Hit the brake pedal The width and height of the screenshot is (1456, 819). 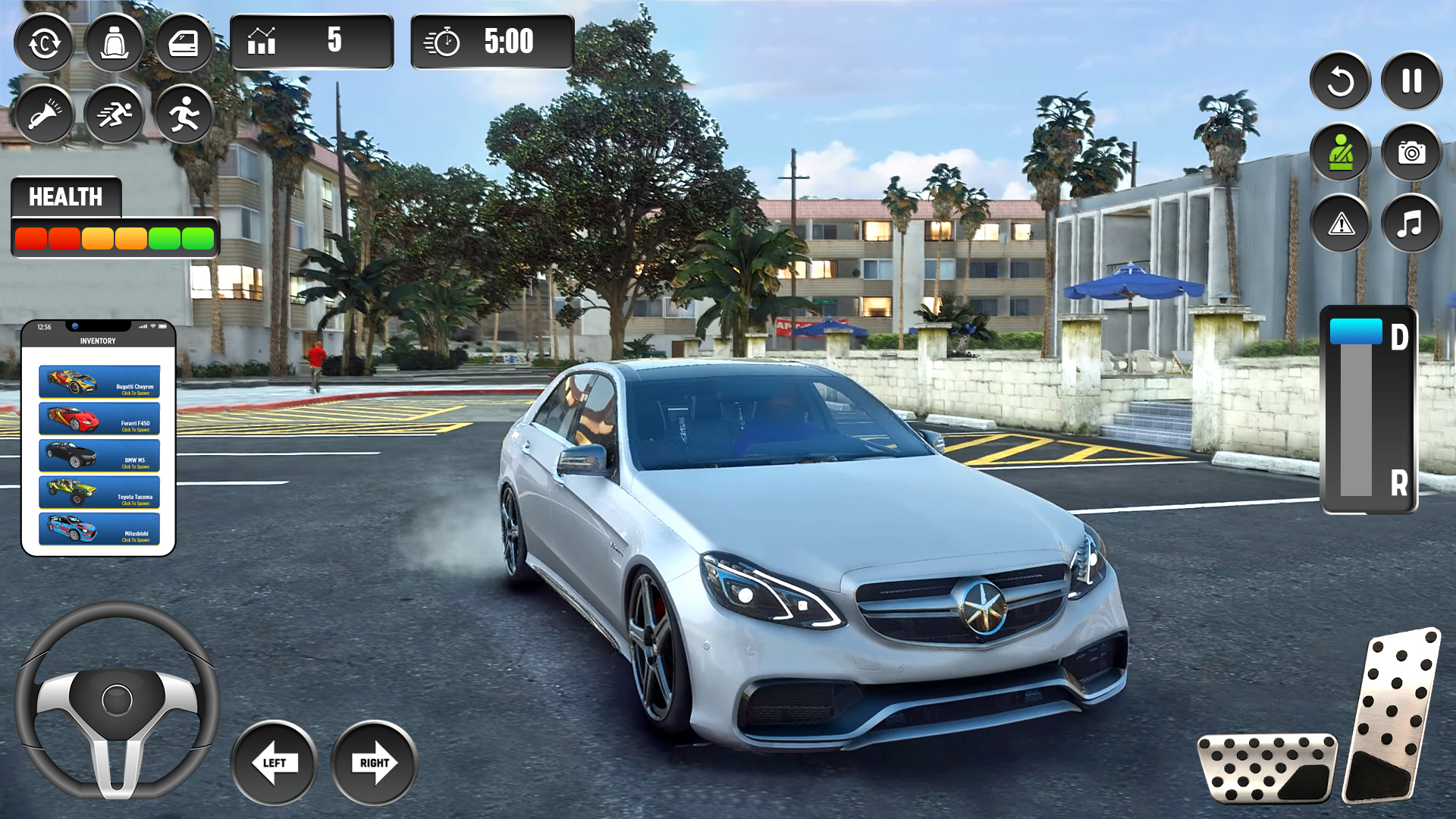click(1266, 767)
